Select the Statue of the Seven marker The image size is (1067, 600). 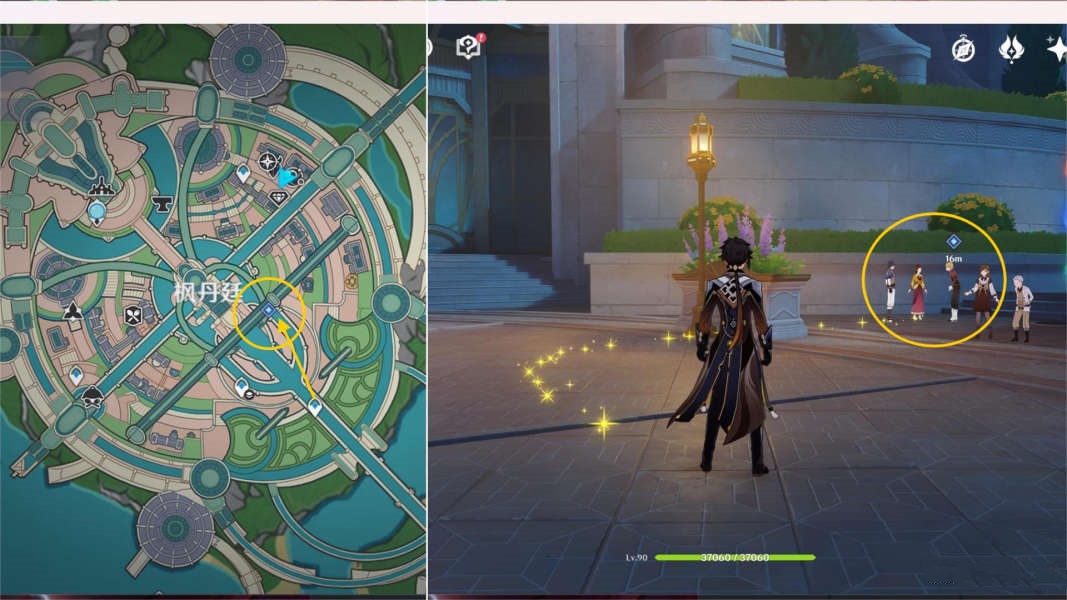tap(97, 211)
